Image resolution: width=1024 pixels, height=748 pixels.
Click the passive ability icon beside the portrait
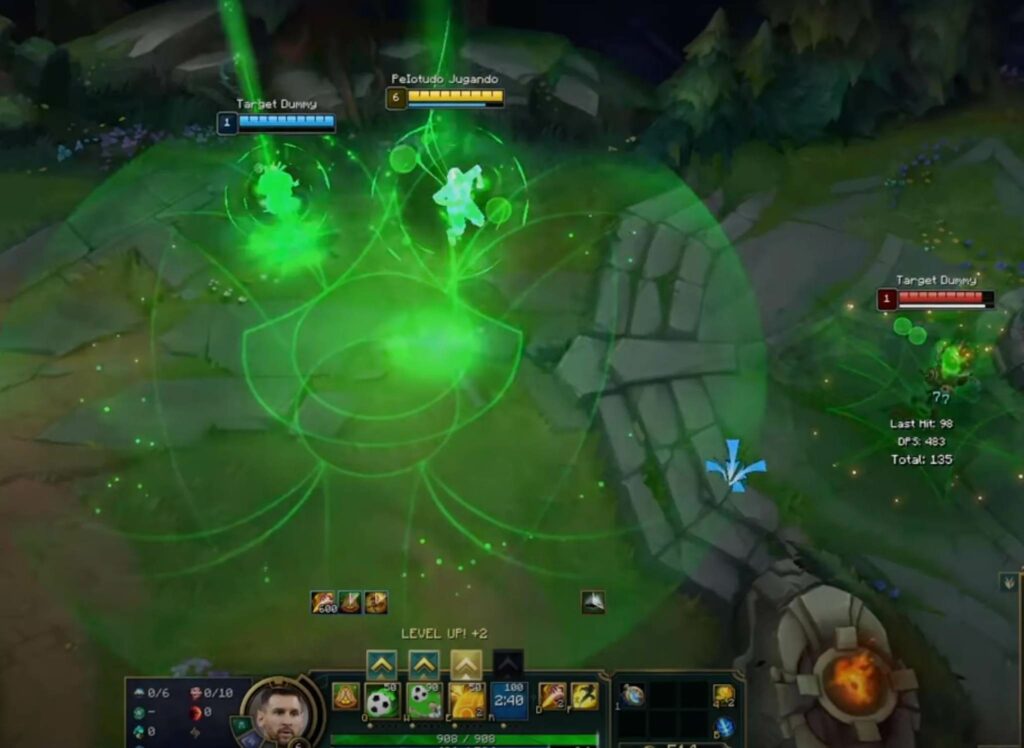pyautogui.click(x=346, y=696)
